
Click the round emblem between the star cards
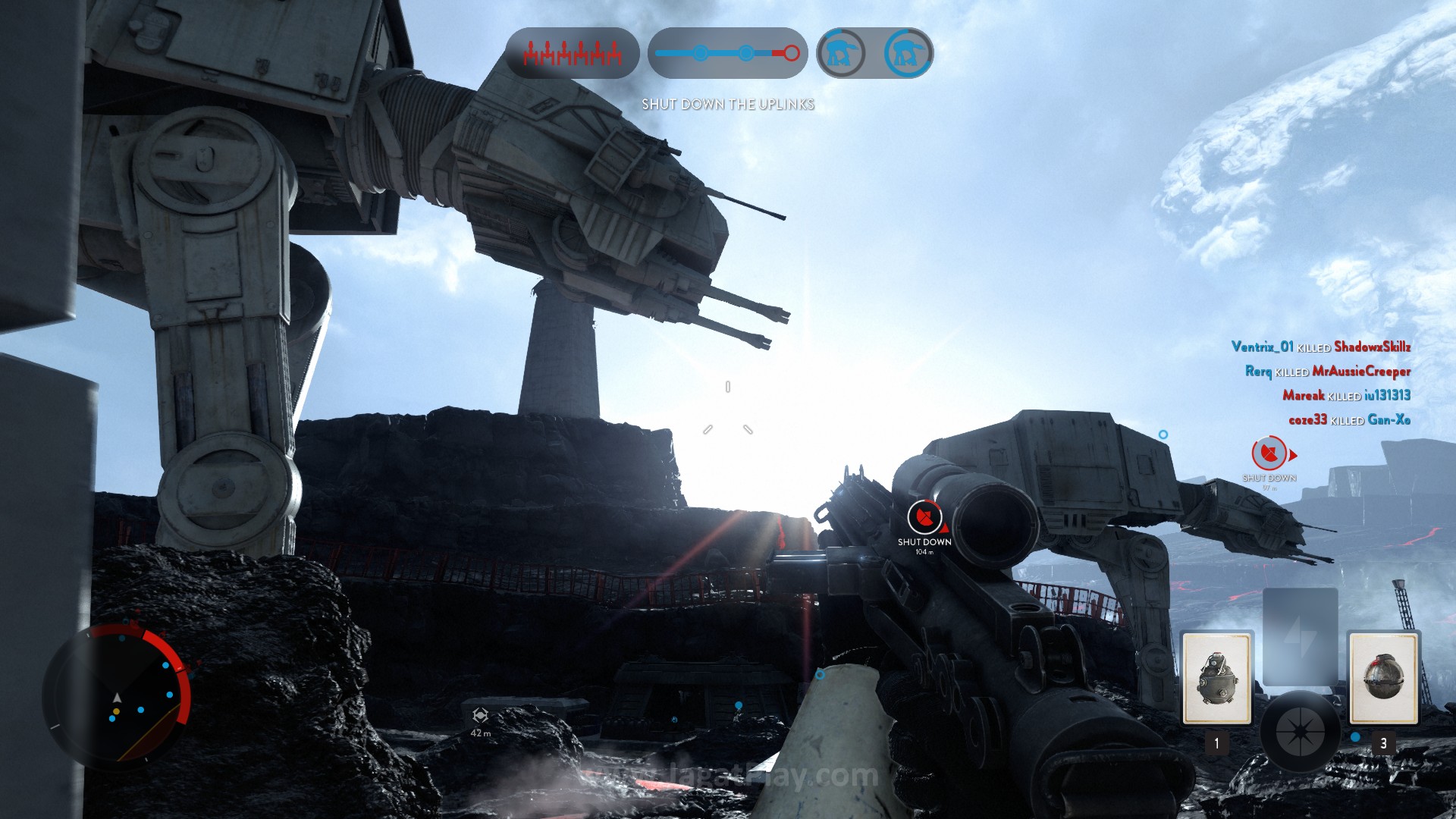(1300, 731)
